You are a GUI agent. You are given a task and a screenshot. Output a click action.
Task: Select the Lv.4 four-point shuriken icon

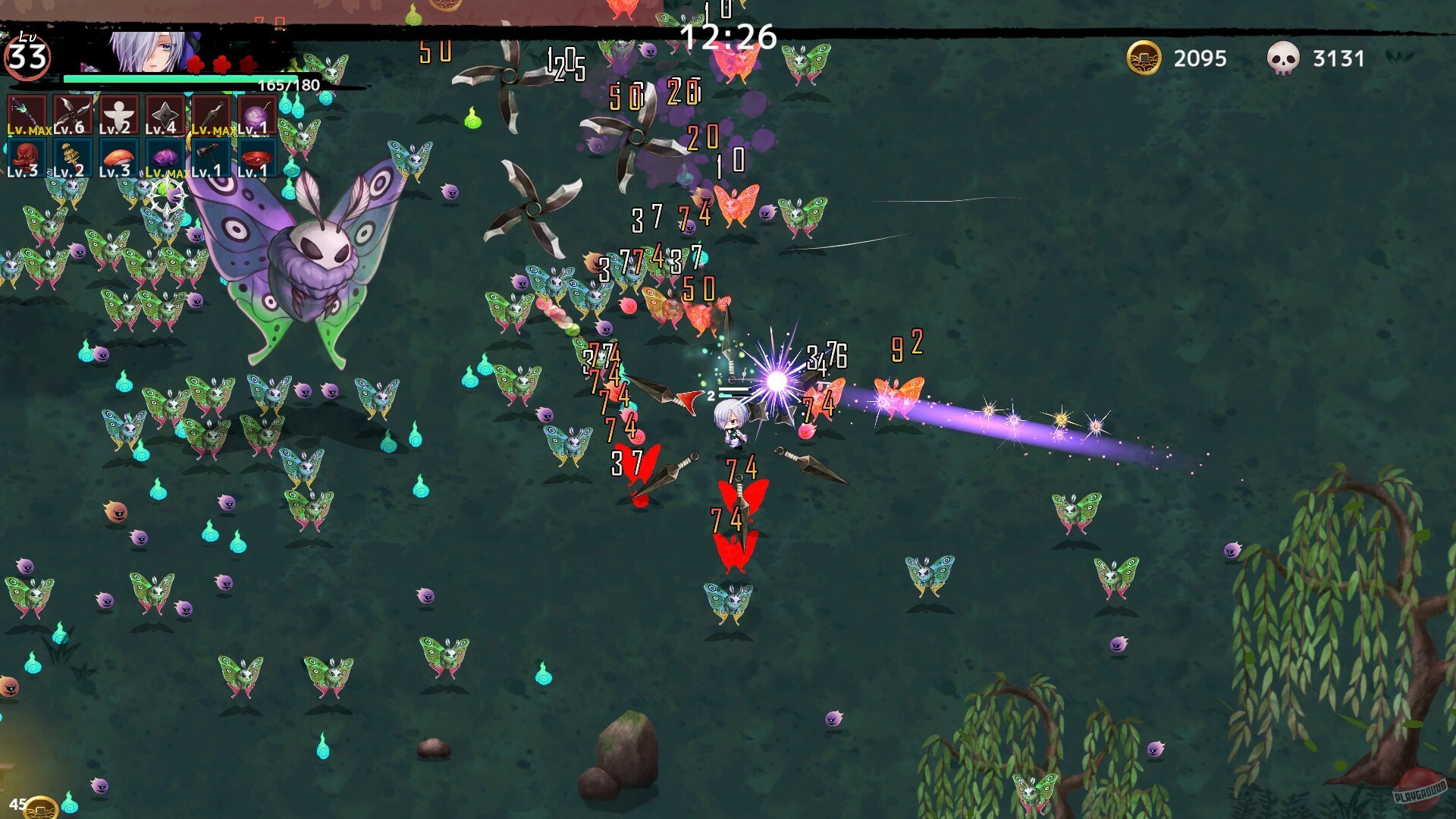coord(165,114)
